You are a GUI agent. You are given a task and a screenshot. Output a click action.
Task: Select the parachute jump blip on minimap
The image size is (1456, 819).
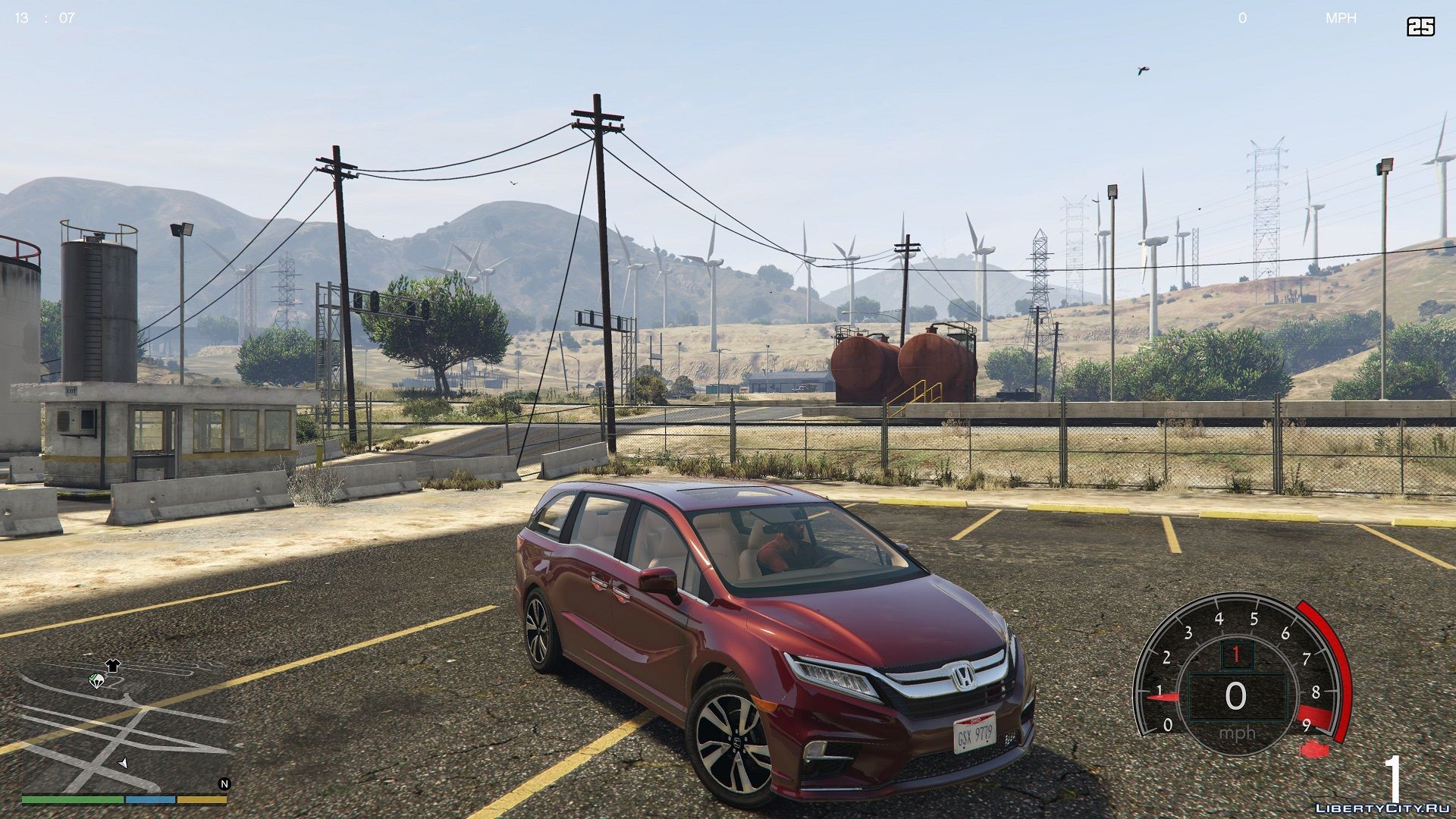click(96, 680)
